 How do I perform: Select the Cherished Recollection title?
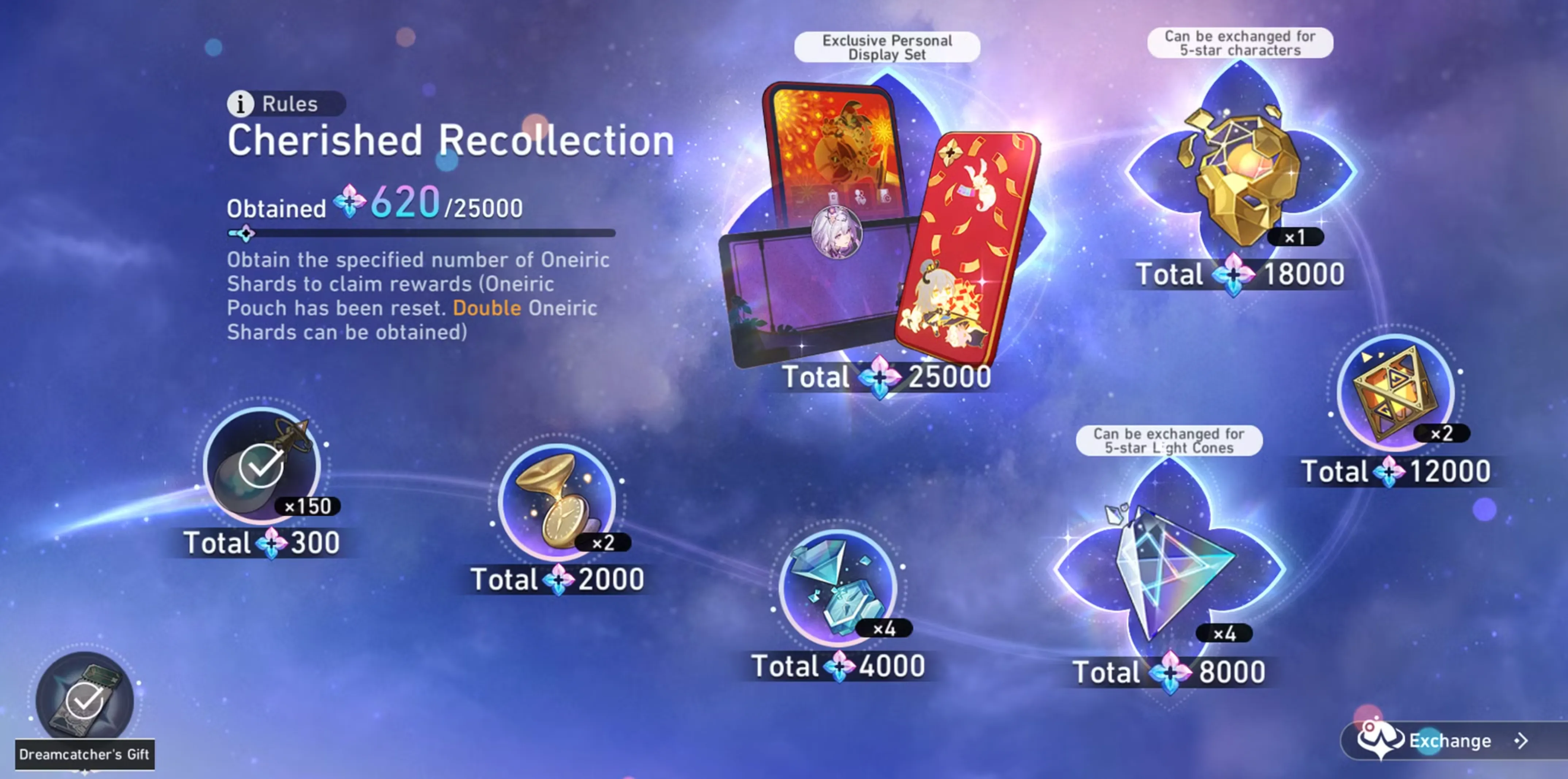(451, 141)
